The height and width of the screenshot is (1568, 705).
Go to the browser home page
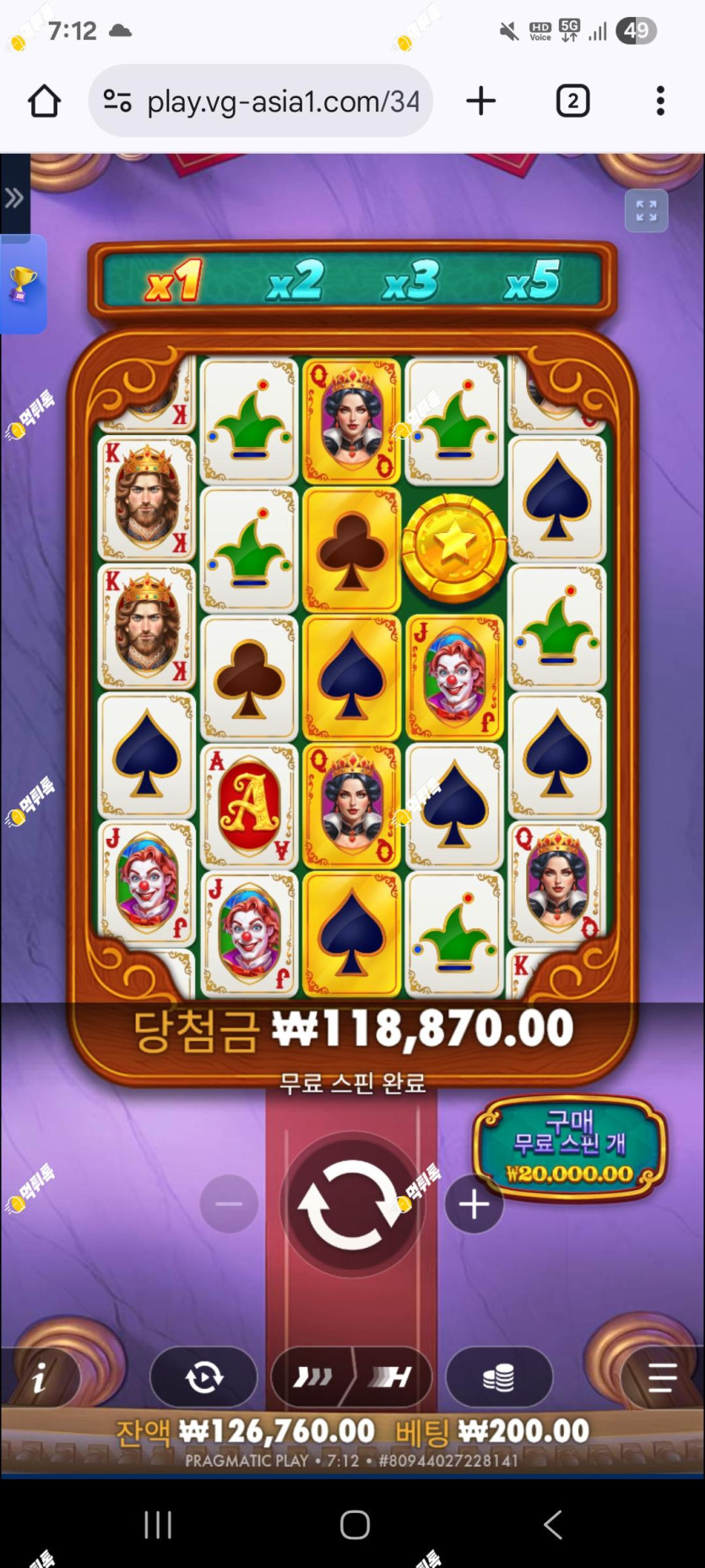click(44, 101)
